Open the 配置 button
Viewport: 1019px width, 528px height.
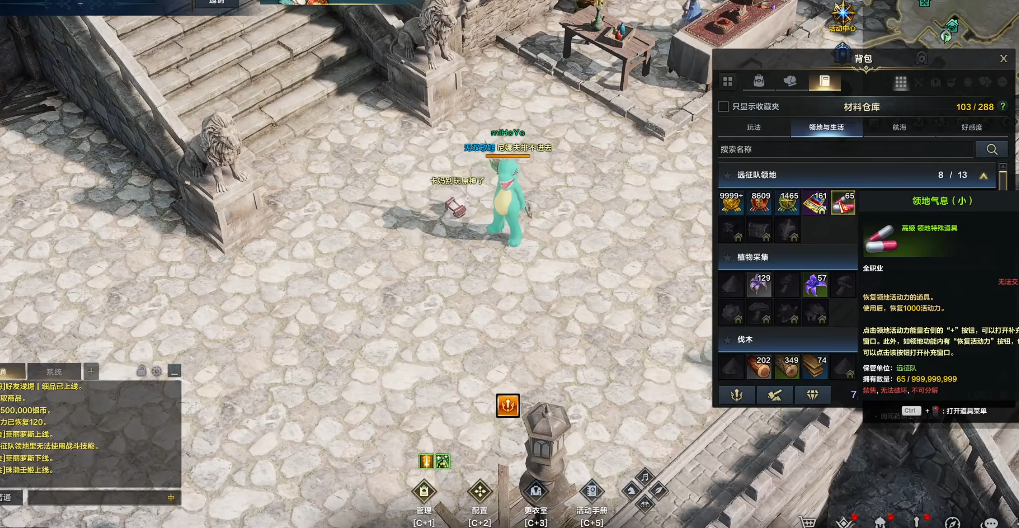tap(480, 491)
